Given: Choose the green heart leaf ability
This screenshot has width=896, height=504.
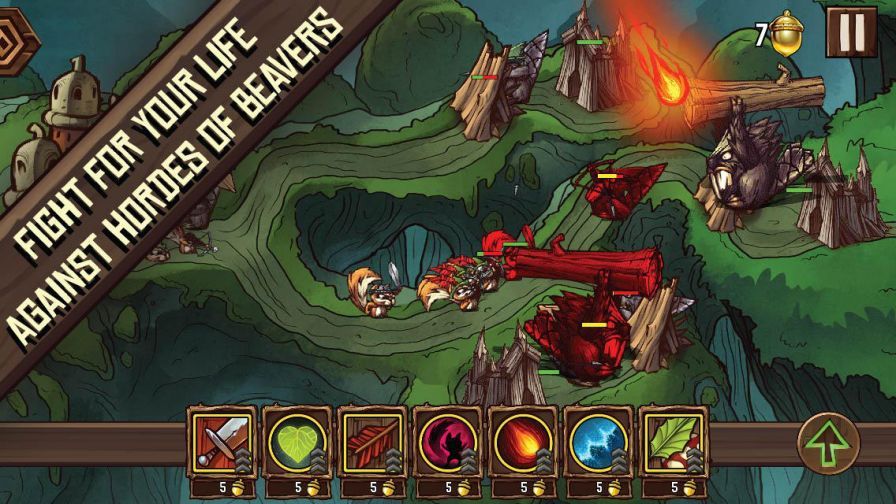Looking at the screenshot, I should pyautogui.click(x=297, y=440).
